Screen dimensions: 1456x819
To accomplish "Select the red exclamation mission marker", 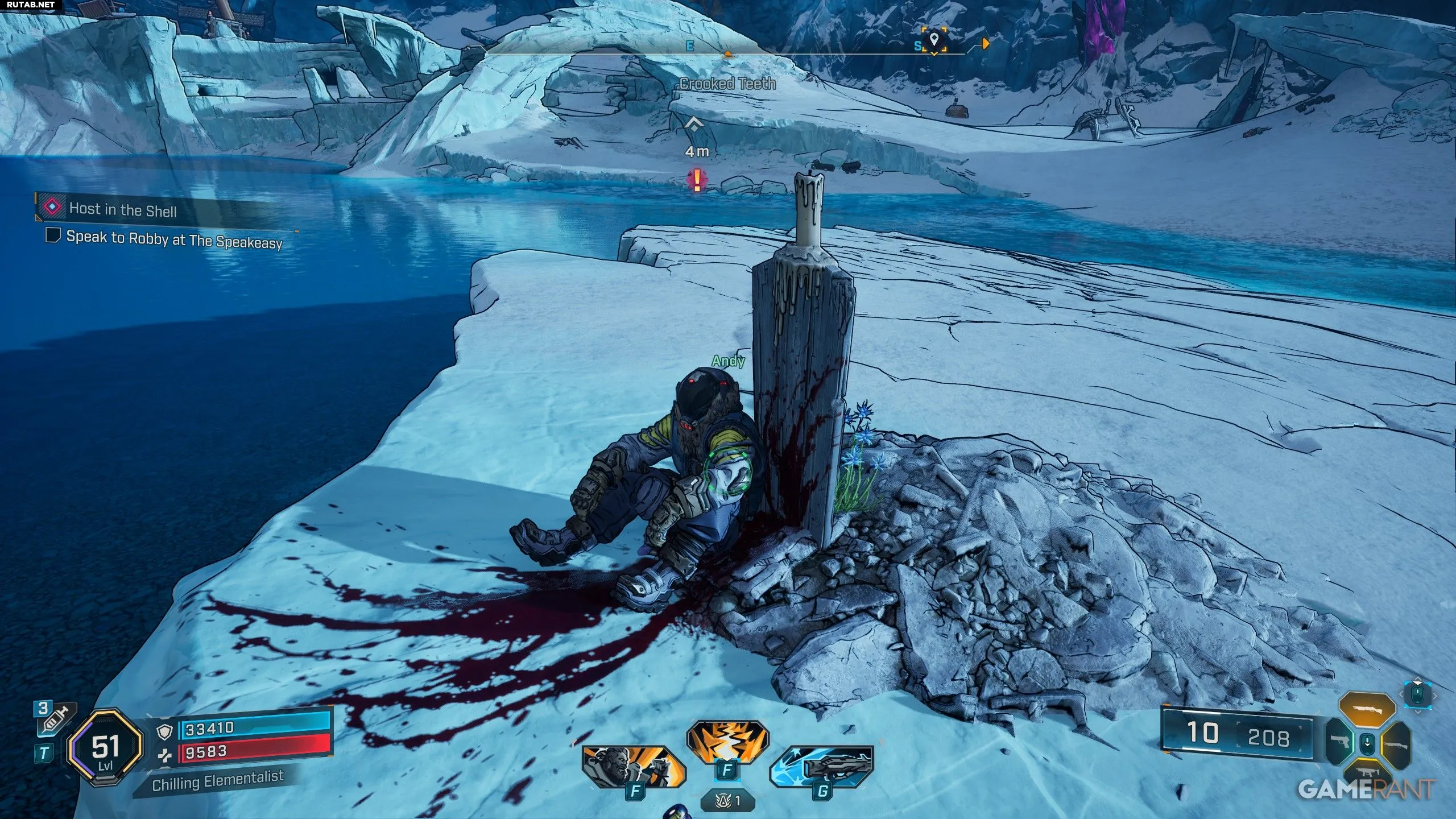I will (x=697, y=180).
